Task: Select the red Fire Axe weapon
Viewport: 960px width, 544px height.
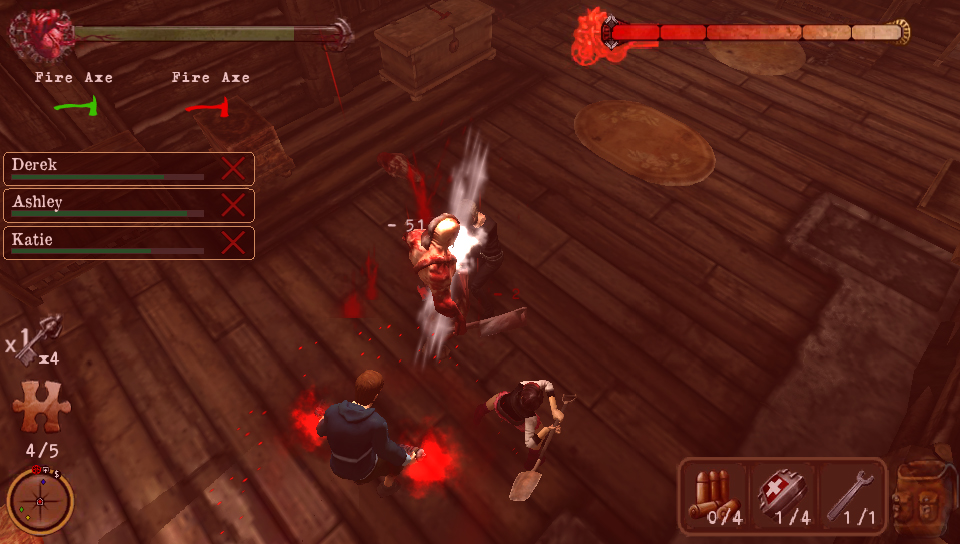Action: point(208,106)
